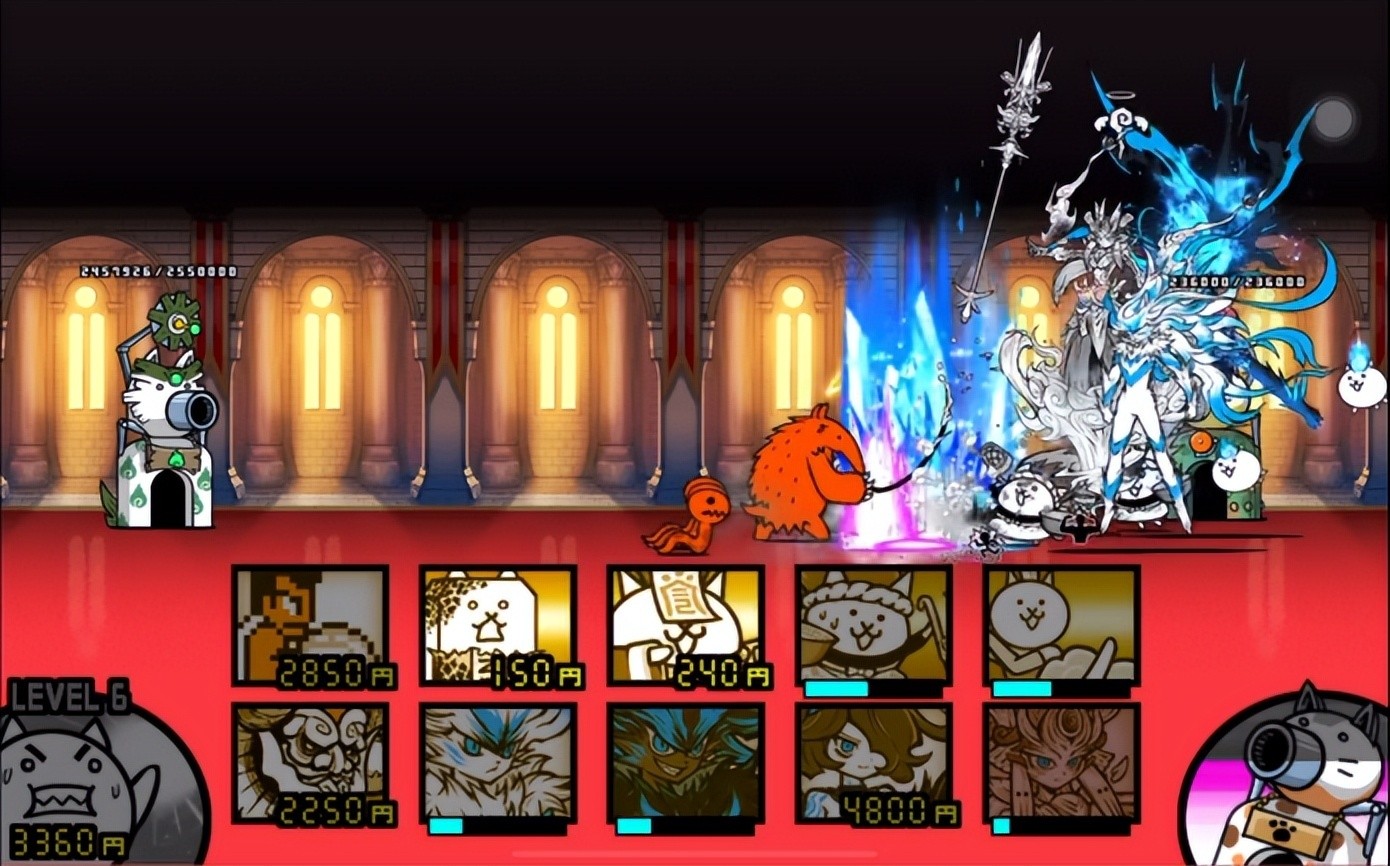
Task: Tap the grey circular floating overlay button
Action: click(1332, 120)
